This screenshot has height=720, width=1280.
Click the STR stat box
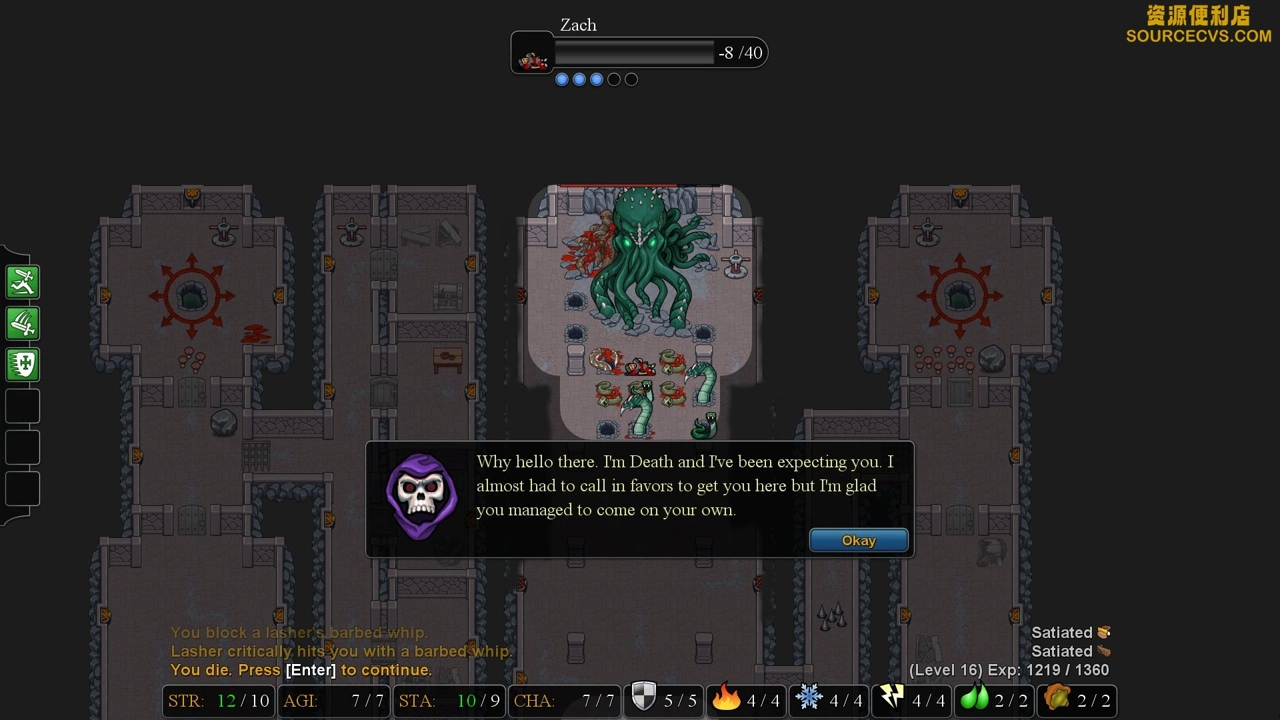(x=218, y=701)
